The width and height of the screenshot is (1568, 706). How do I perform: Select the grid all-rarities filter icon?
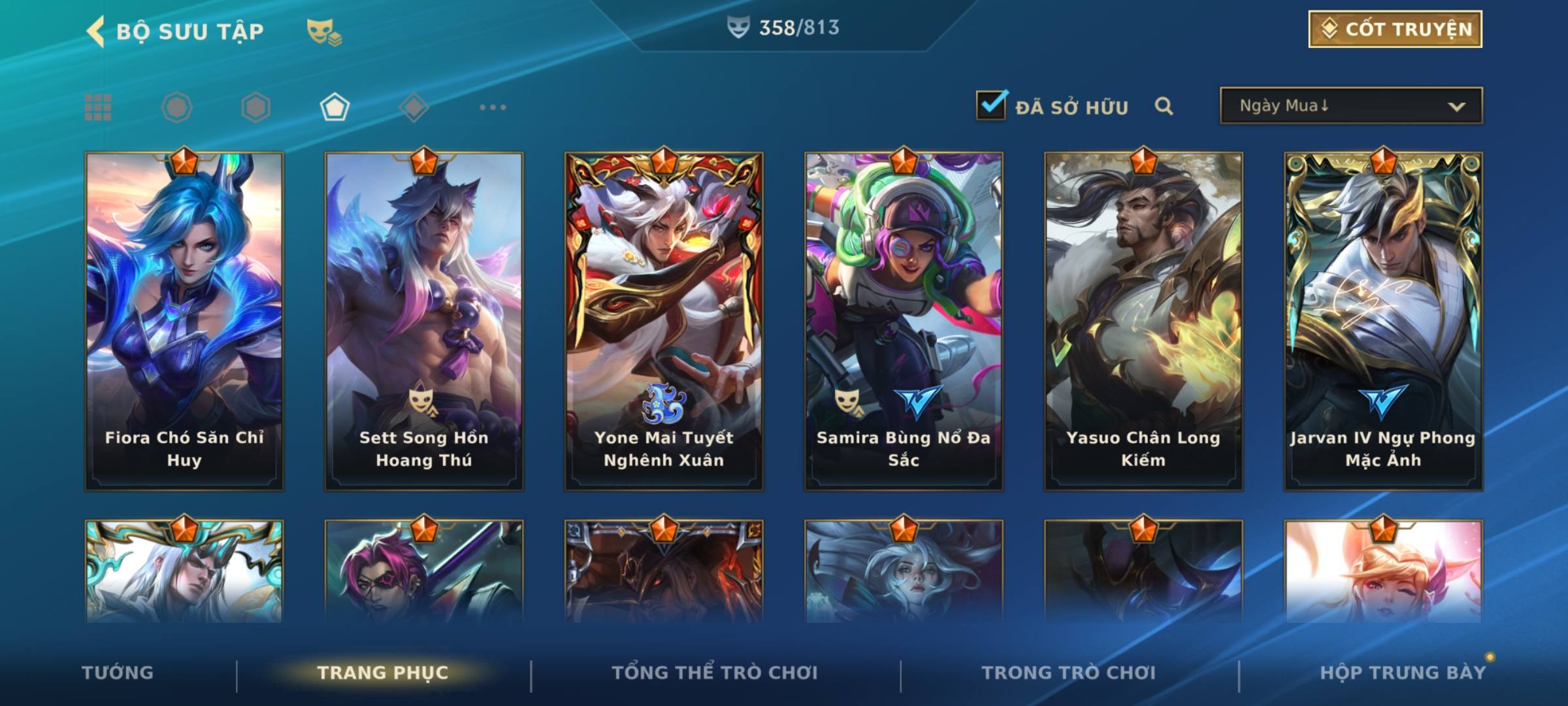(98, 107)
